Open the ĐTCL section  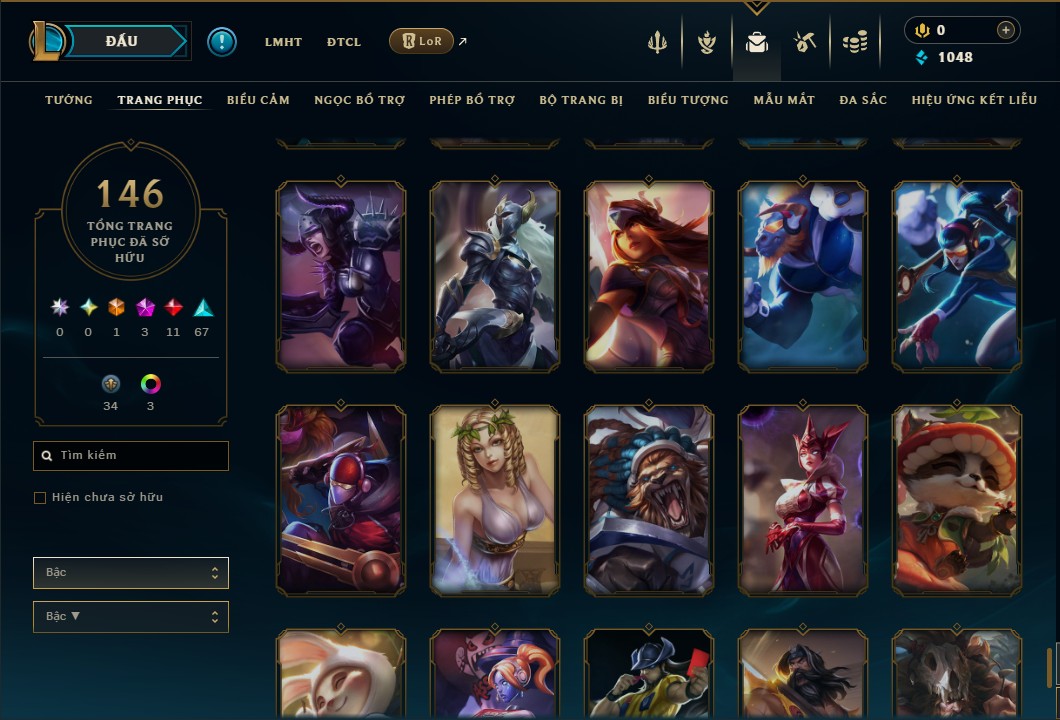point(344,42)
